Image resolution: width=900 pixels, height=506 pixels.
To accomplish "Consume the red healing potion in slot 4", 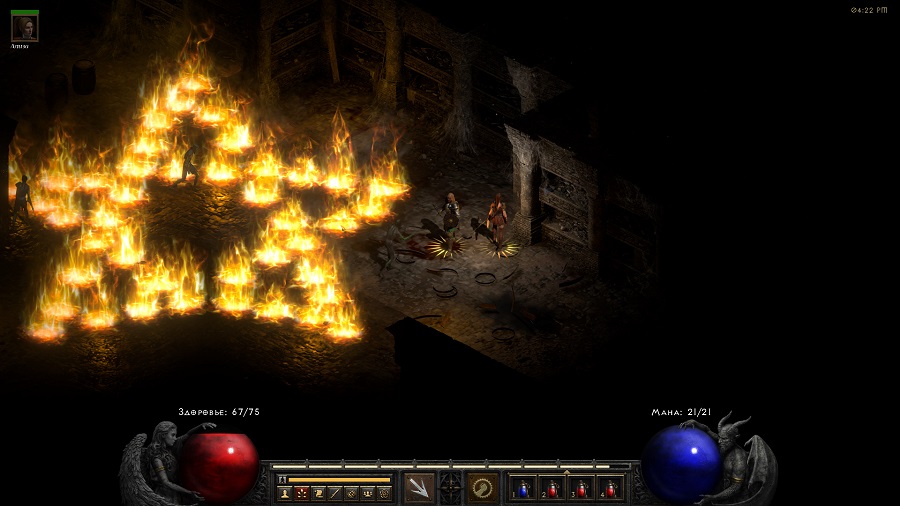I will pos(609,488).
